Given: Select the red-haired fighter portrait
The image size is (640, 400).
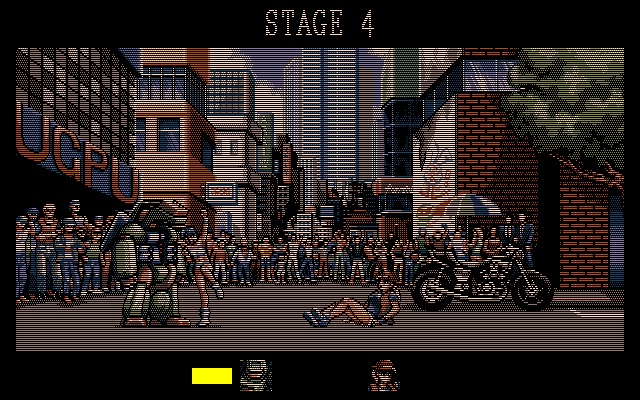Looking at the screenshot, I should (x=383, y=375).
